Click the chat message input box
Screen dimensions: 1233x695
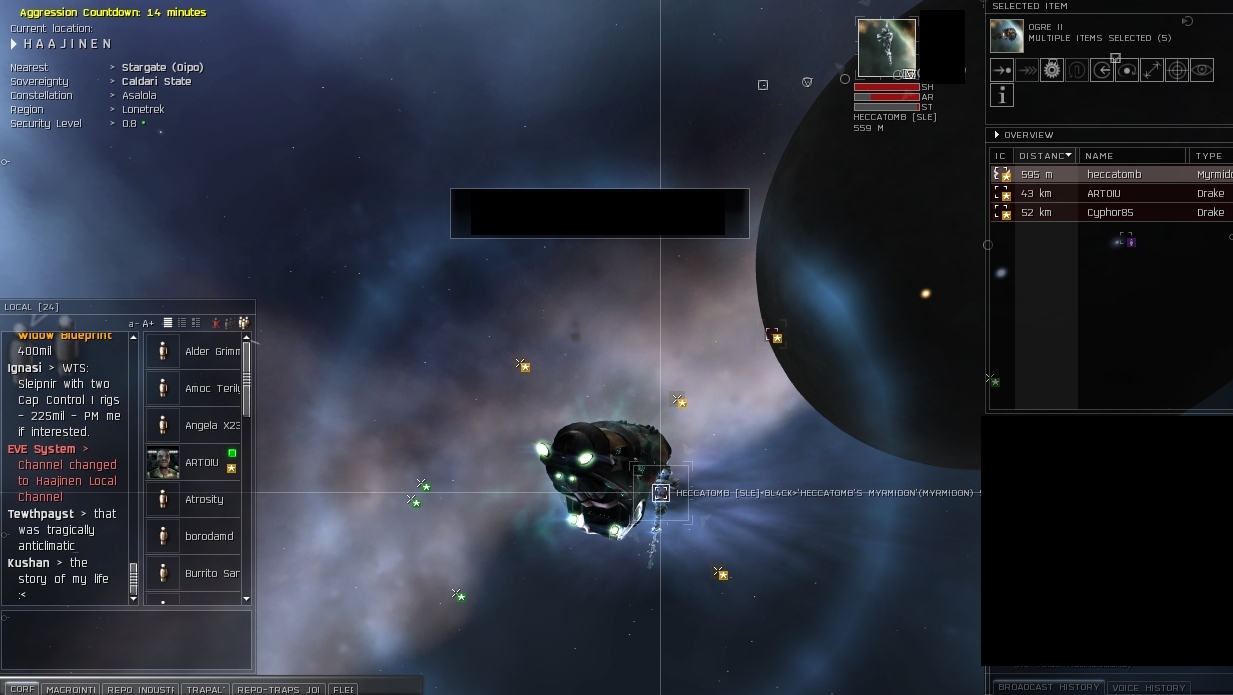pyautogui.click(x=126, y=640)
